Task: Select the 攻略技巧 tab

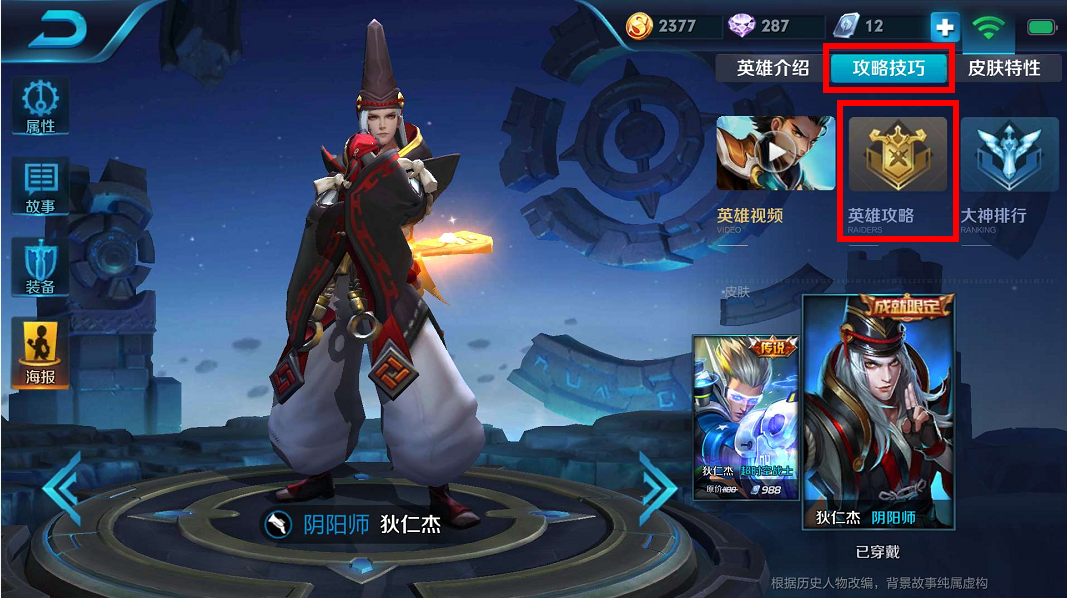Action: click(x=888, y=68)
